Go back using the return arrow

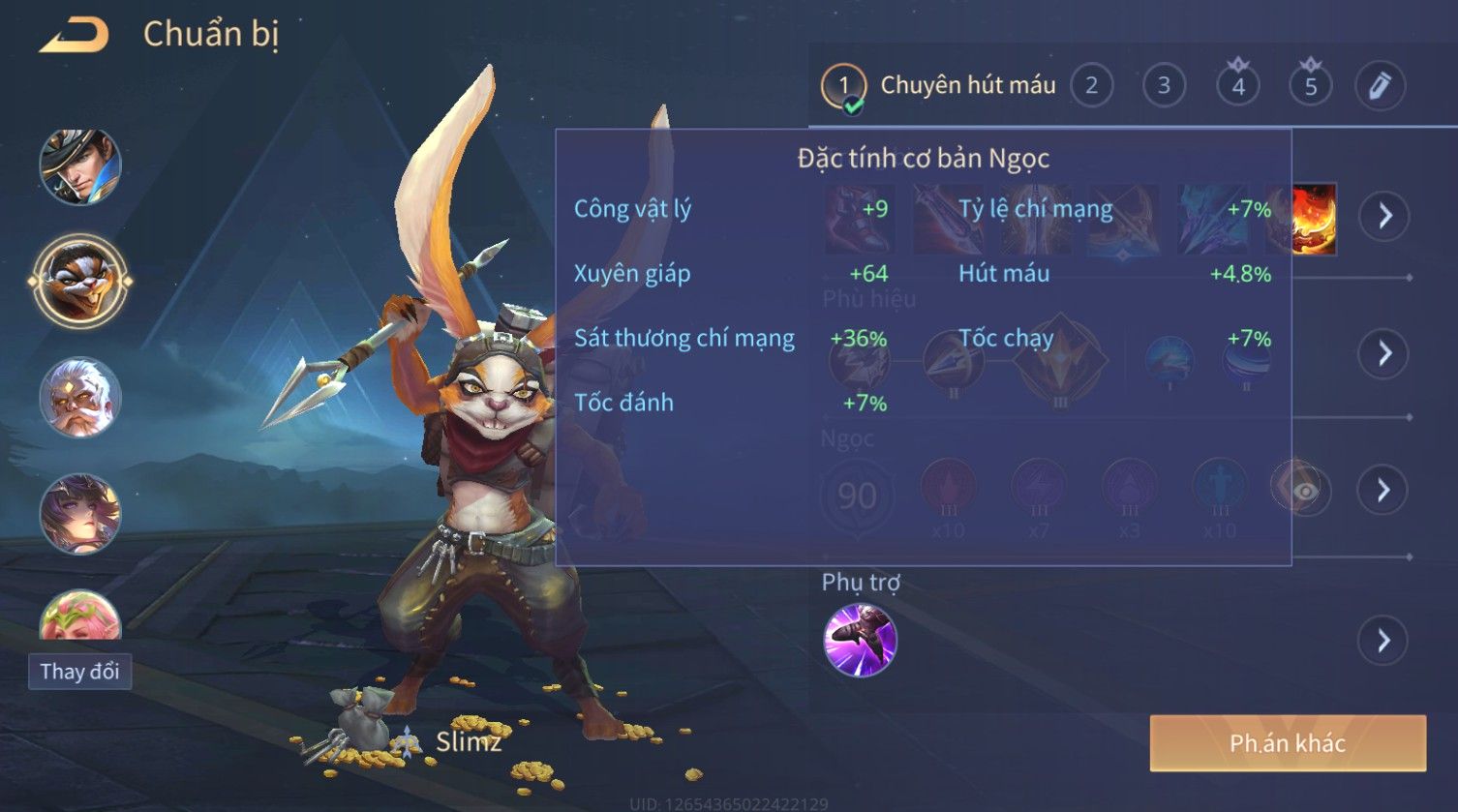coord(75,36)
